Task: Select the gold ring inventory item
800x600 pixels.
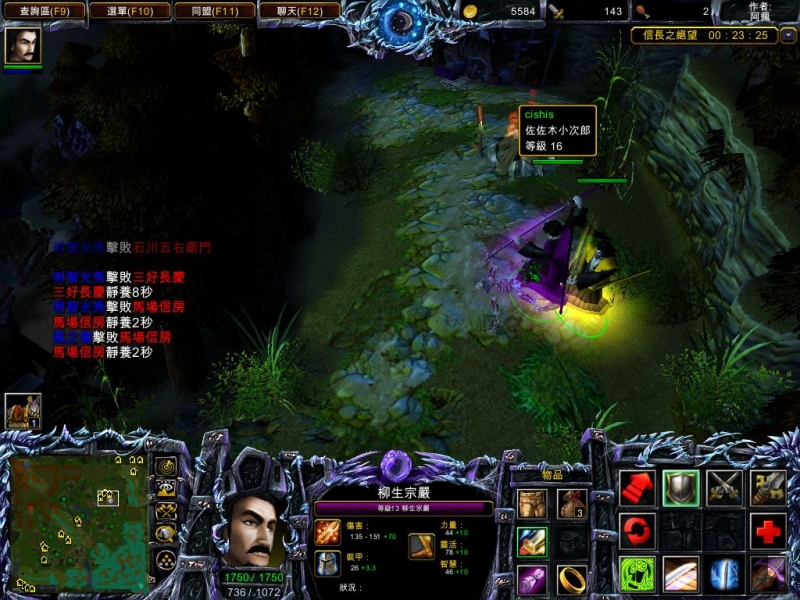Action: pos(571,578)
